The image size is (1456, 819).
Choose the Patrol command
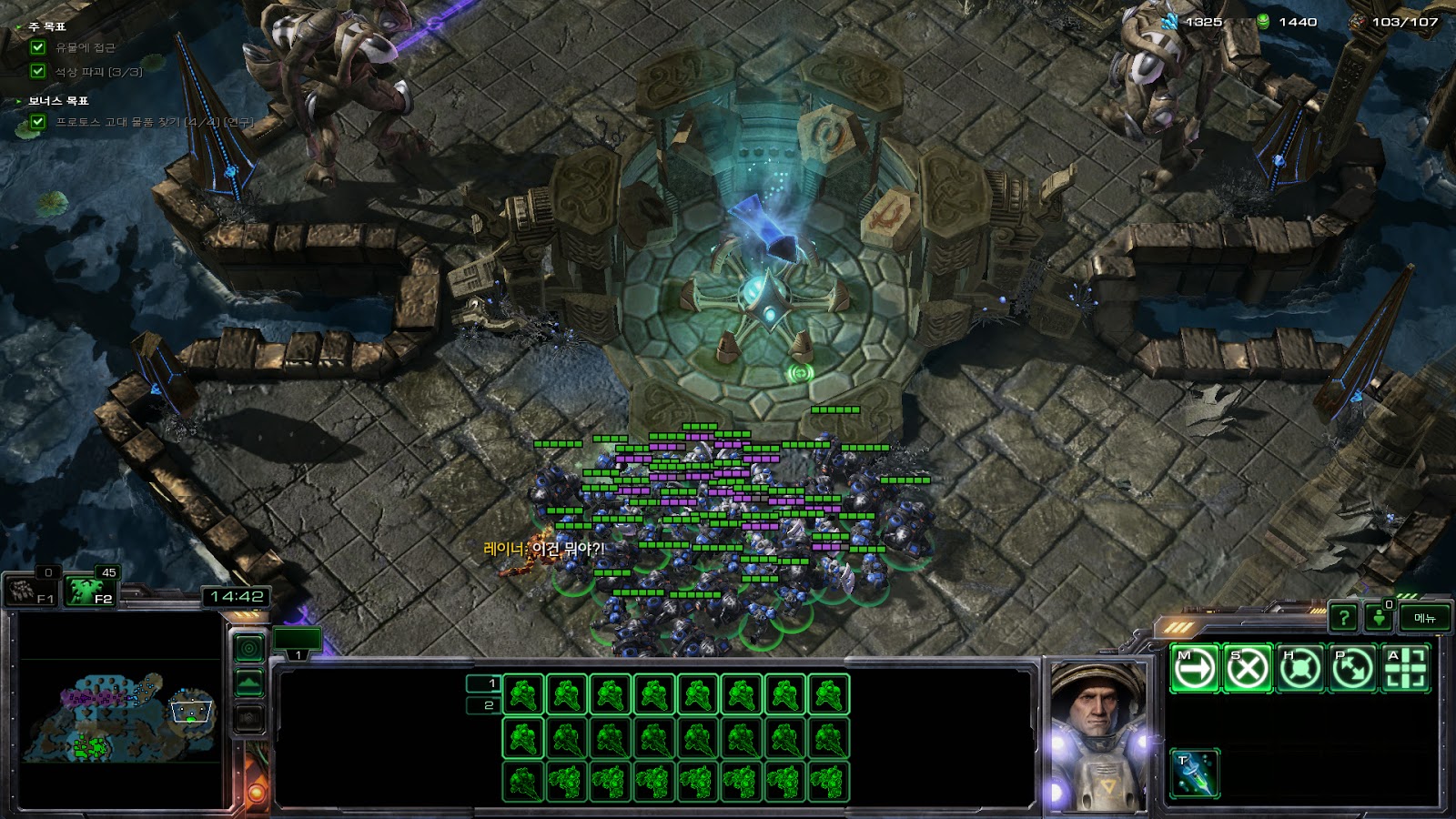point(1352,669)
